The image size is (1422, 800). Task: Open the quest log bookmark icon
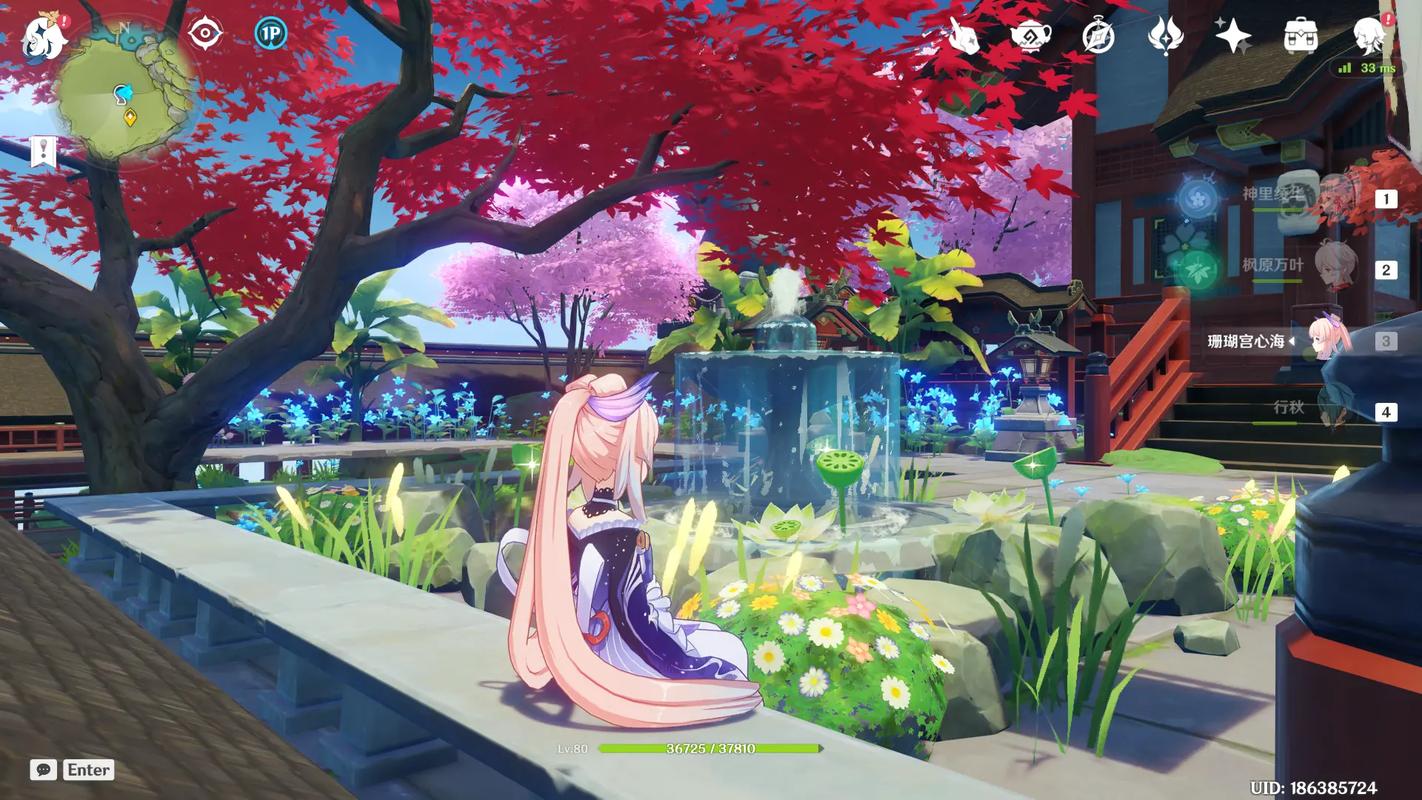[x=43, y=152]
